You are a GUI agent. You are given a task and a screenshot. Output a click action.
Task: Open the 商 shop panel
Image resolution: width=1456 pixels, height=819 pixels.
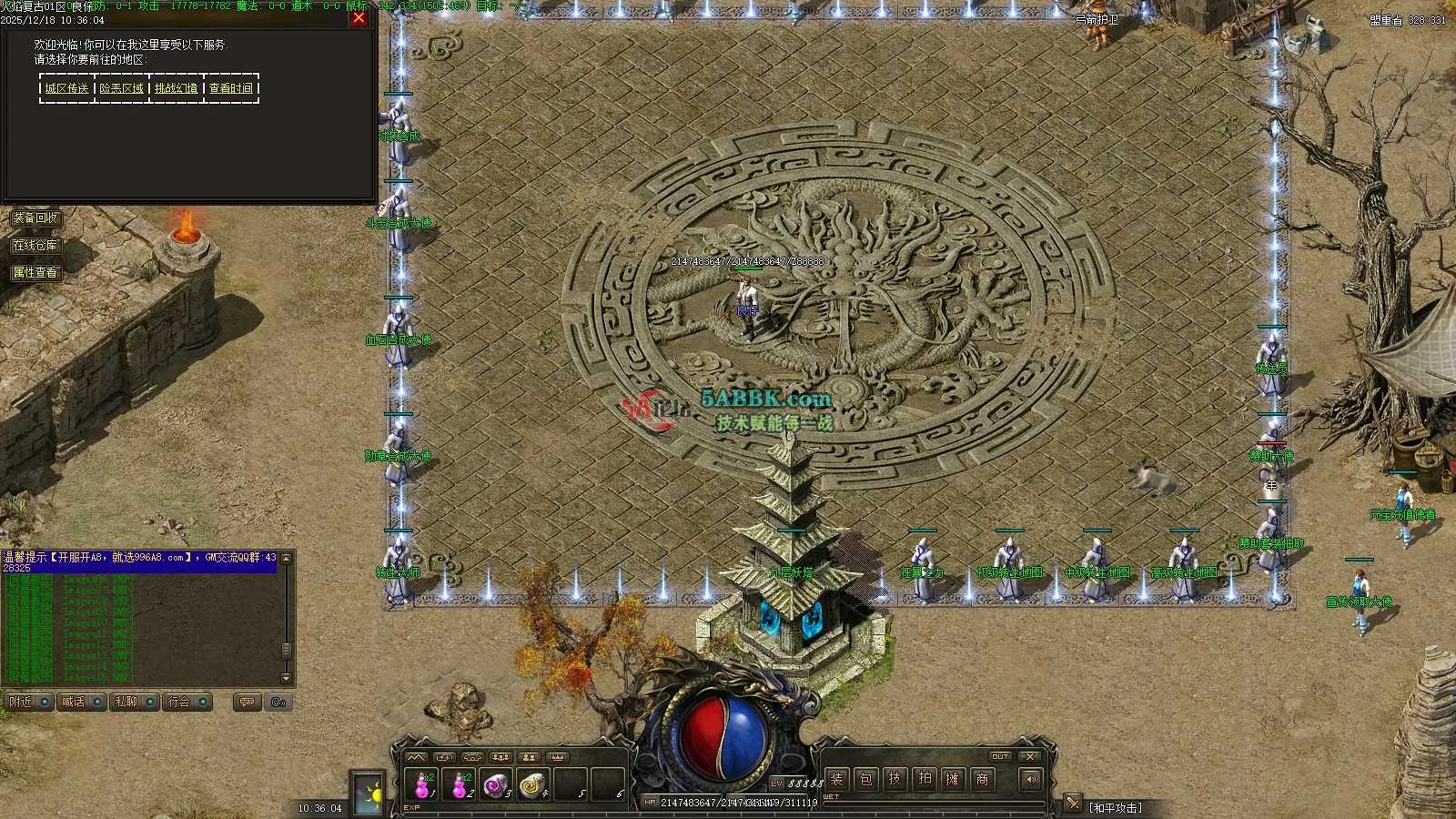[983, 779]
